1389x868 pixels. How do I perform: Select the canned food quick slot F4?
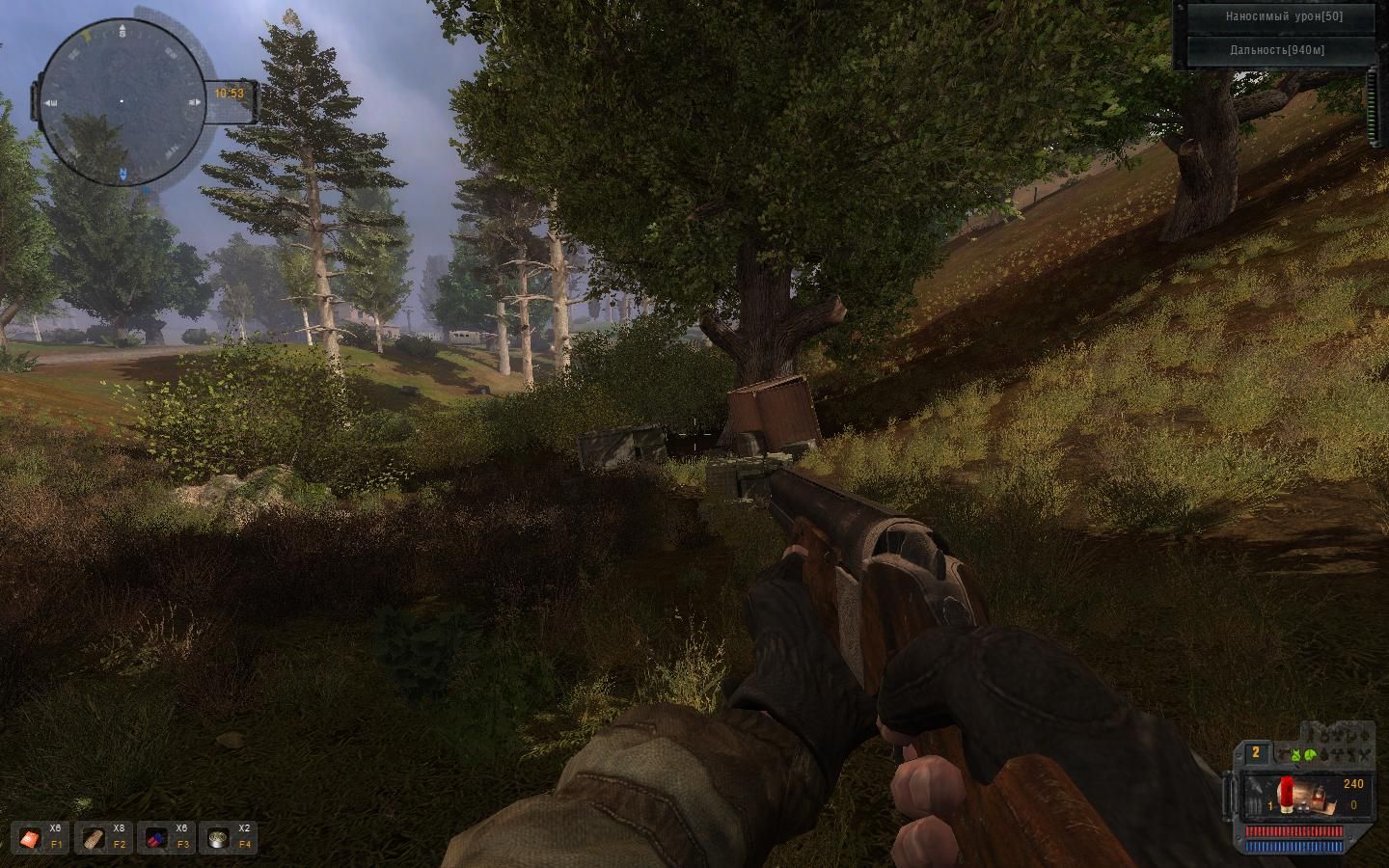[x=218, y=838]
